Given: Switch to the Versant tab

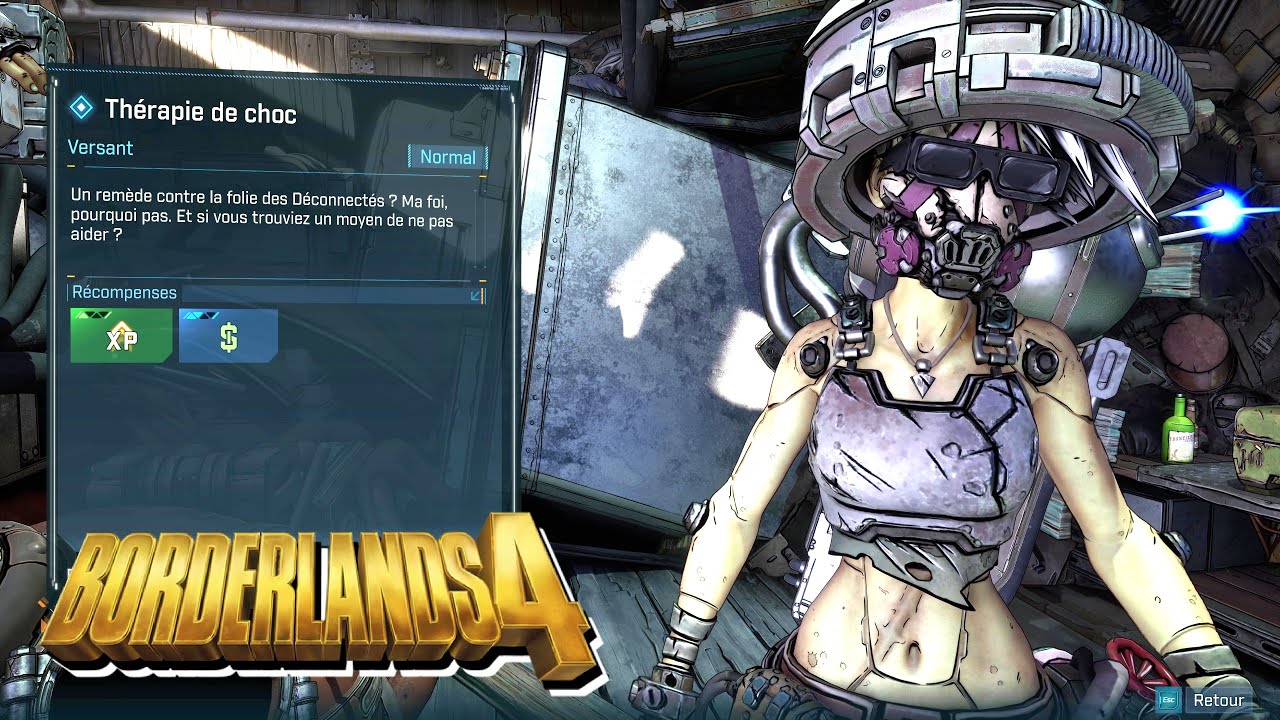Looking at the screenshot, I should 100,148.
